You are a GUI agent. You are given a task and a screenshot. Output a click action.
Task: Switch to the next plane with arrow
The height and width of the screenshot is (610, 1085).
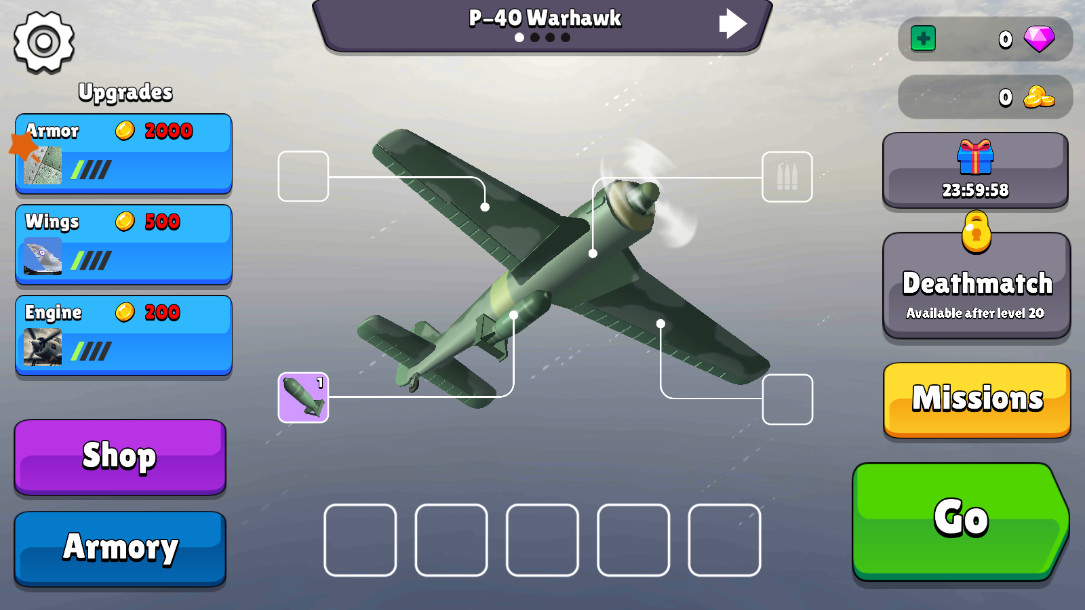pos(733,23)
